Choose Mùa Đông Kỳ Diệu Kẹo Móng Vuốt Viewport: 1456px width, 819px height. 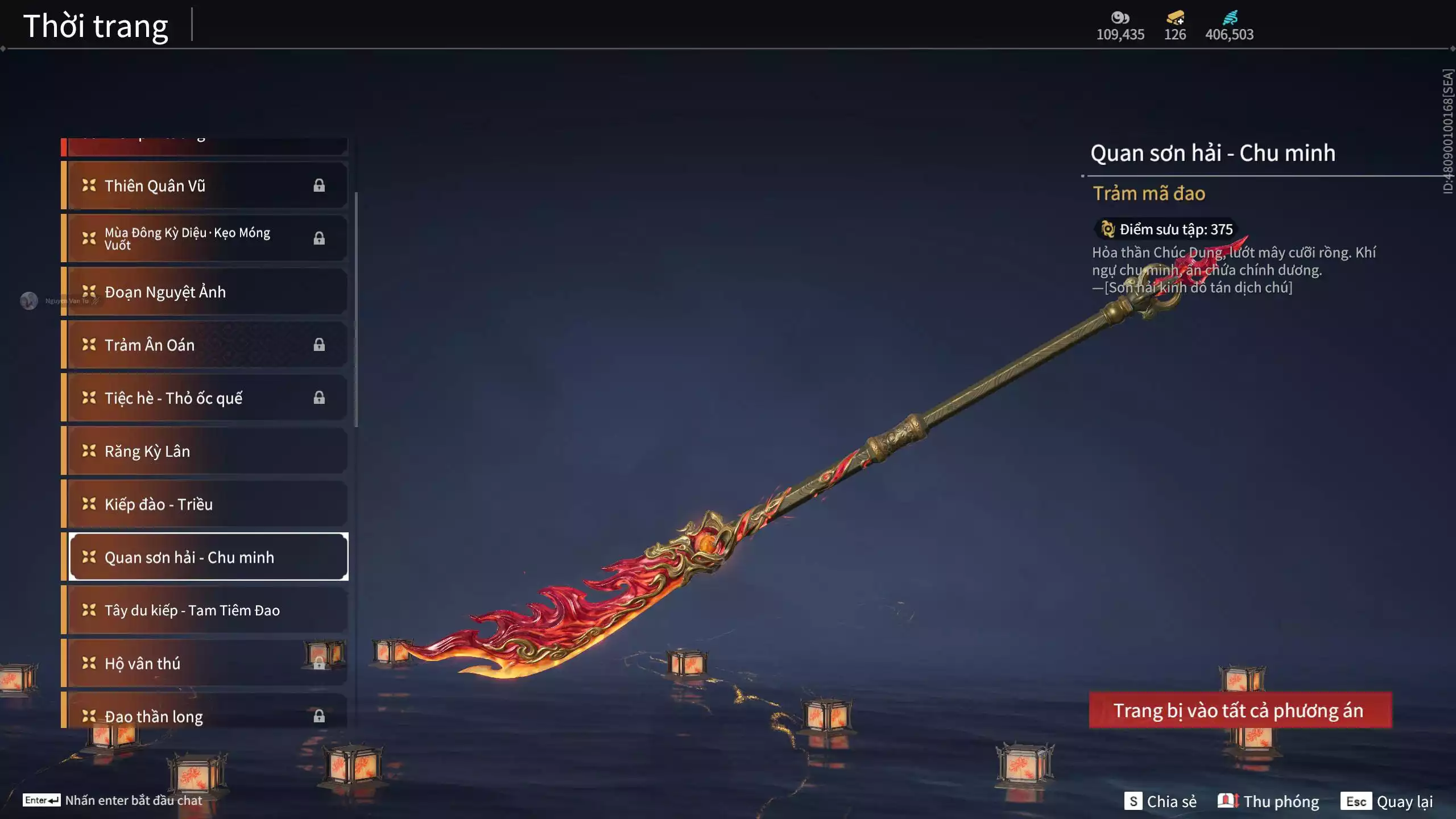[x=205, y=238]
